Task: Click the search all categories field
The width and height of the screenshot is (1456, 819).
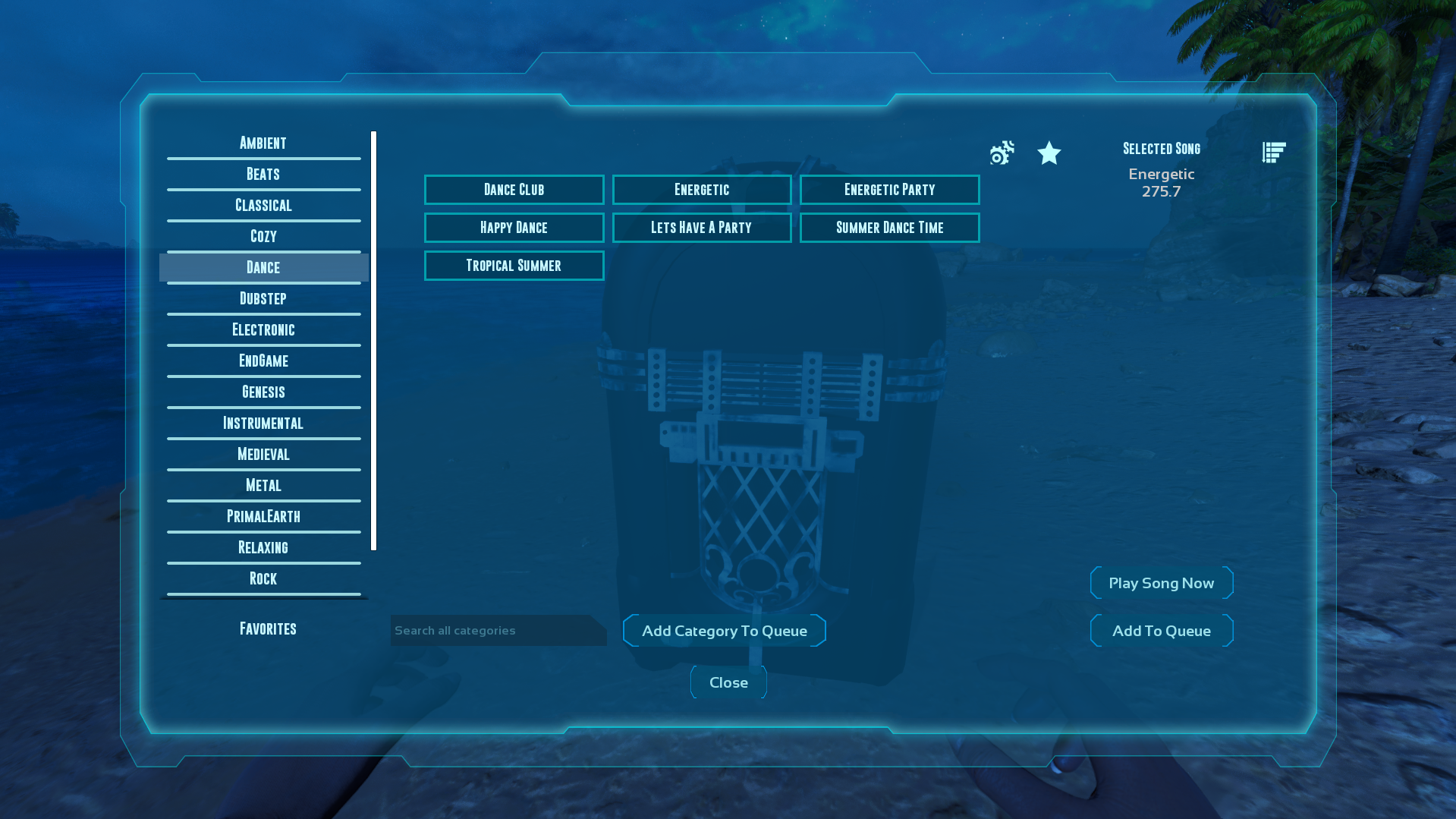Action: [x=498, y=630]
